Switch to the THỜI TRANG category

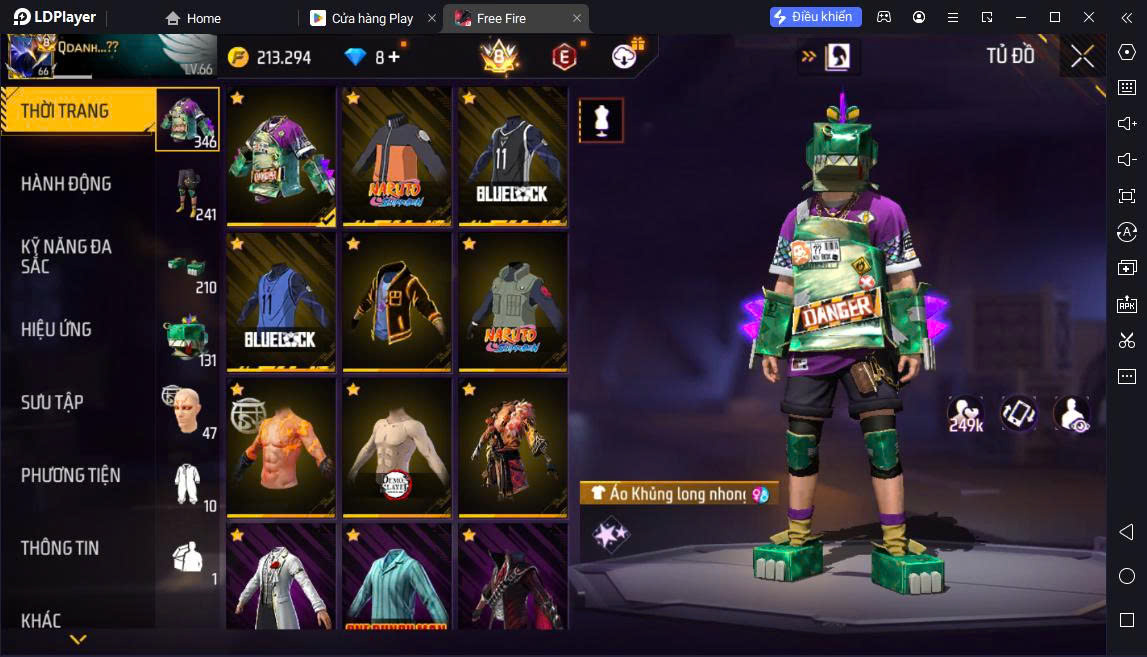pos(78,111)
